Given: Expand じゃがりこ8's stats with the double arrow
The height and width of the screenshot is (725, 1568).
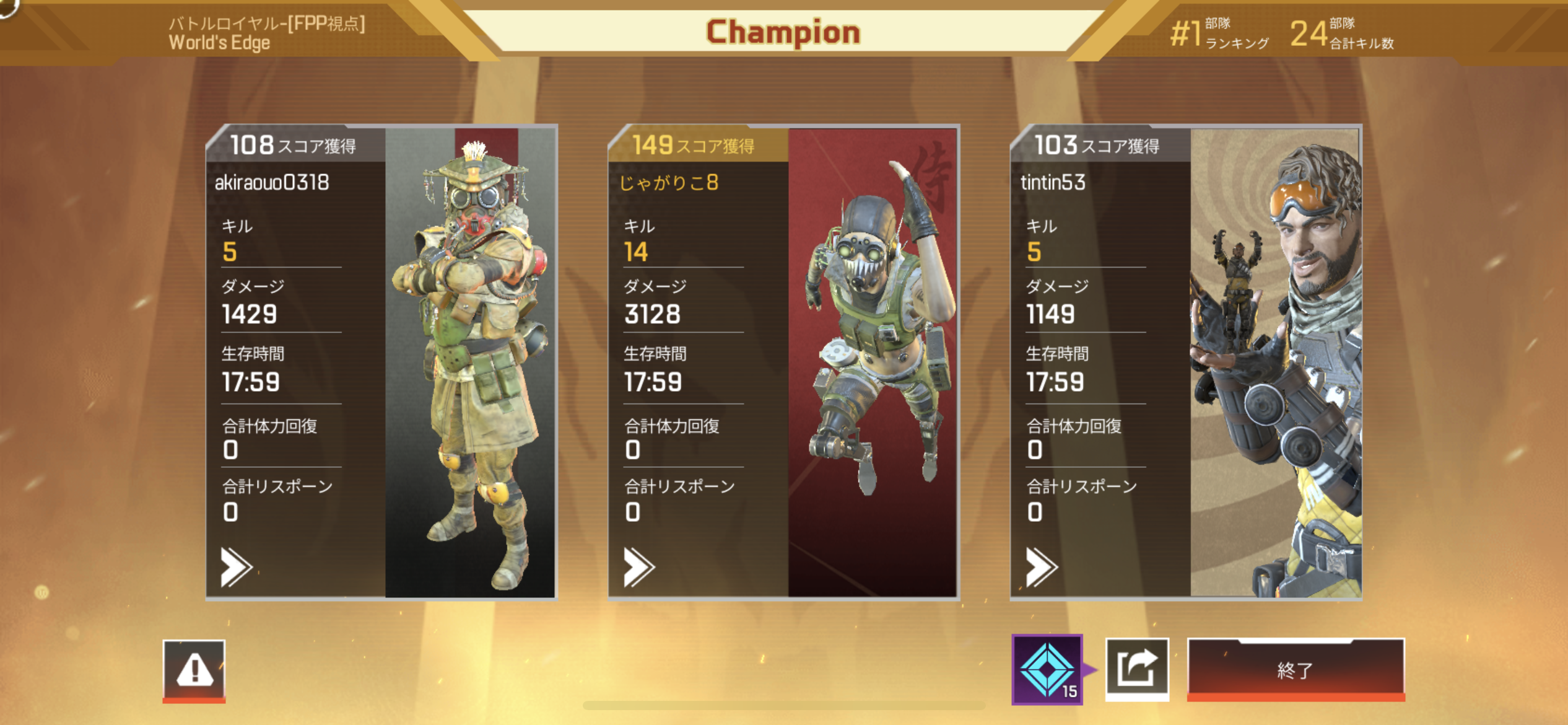Looking at the screenshot, I should point(638,566).
